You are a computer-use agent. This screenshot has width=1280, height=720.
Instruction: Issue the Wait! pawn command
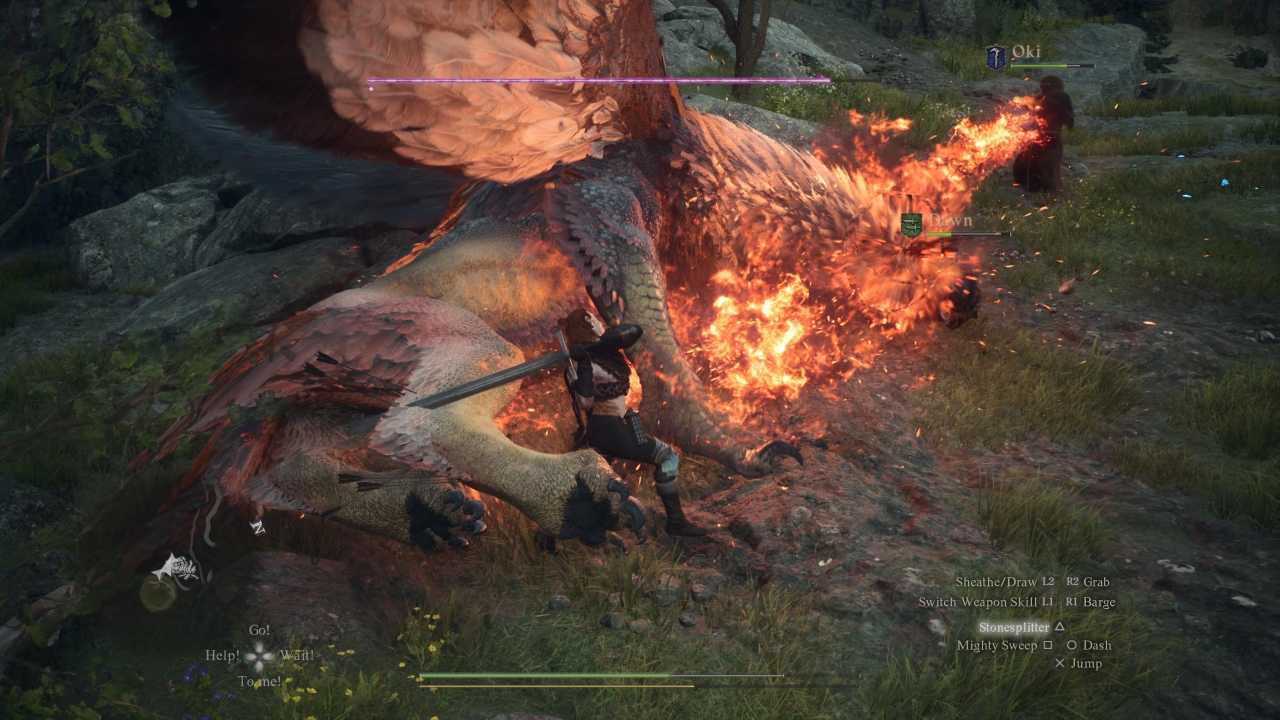pyautogui.click(x=297, y=656)
